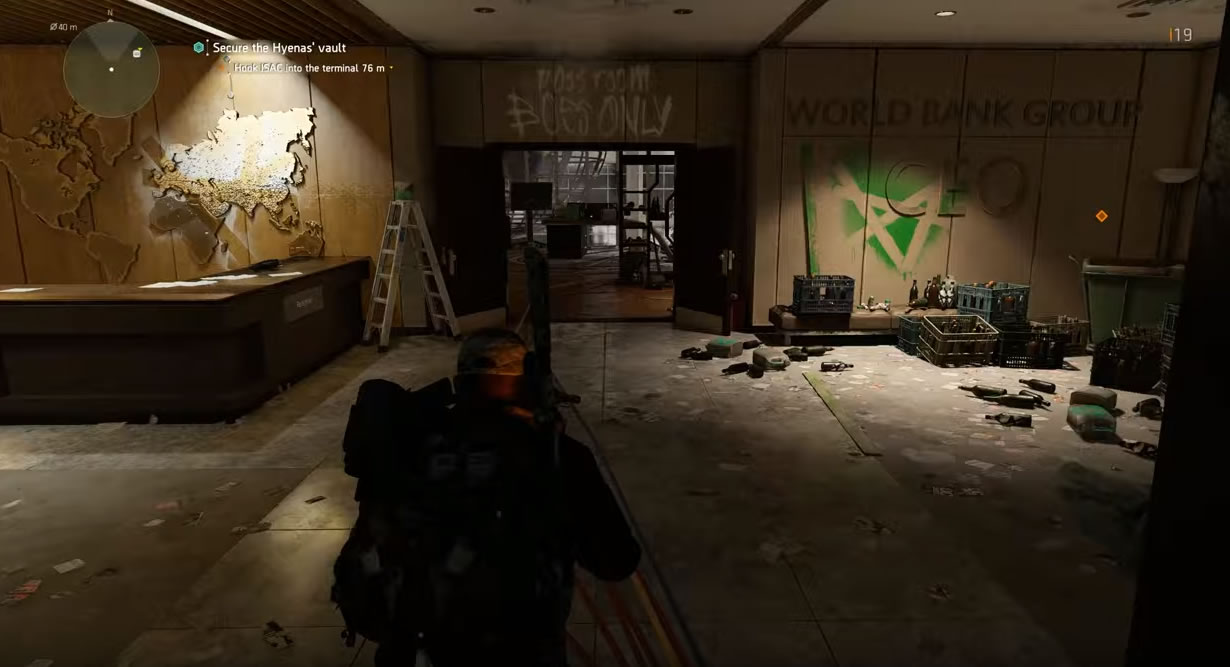Click the teal mission hexagon icon
The height and width of the screenshot is (667, 1230).
(x=199, y=48)
